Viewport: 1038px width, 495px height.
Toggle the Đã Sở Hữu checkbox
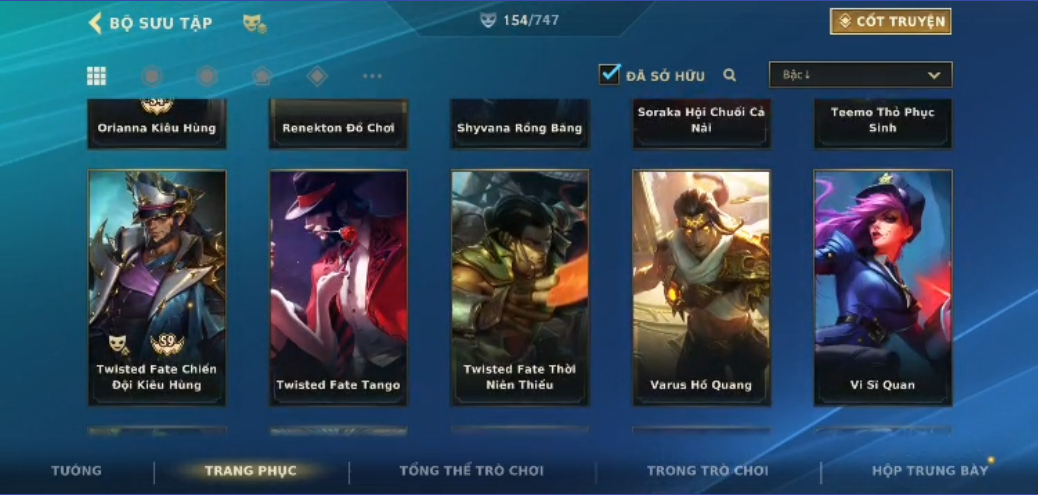[x=609, y=74]
